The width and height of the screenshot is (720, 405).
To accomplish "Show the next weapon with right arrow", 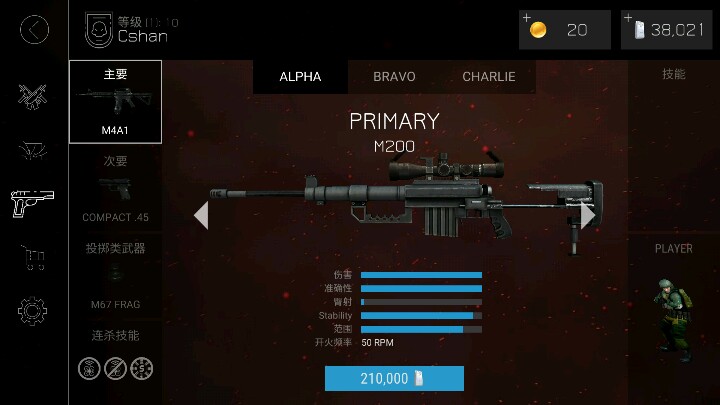I will (588, 215).
